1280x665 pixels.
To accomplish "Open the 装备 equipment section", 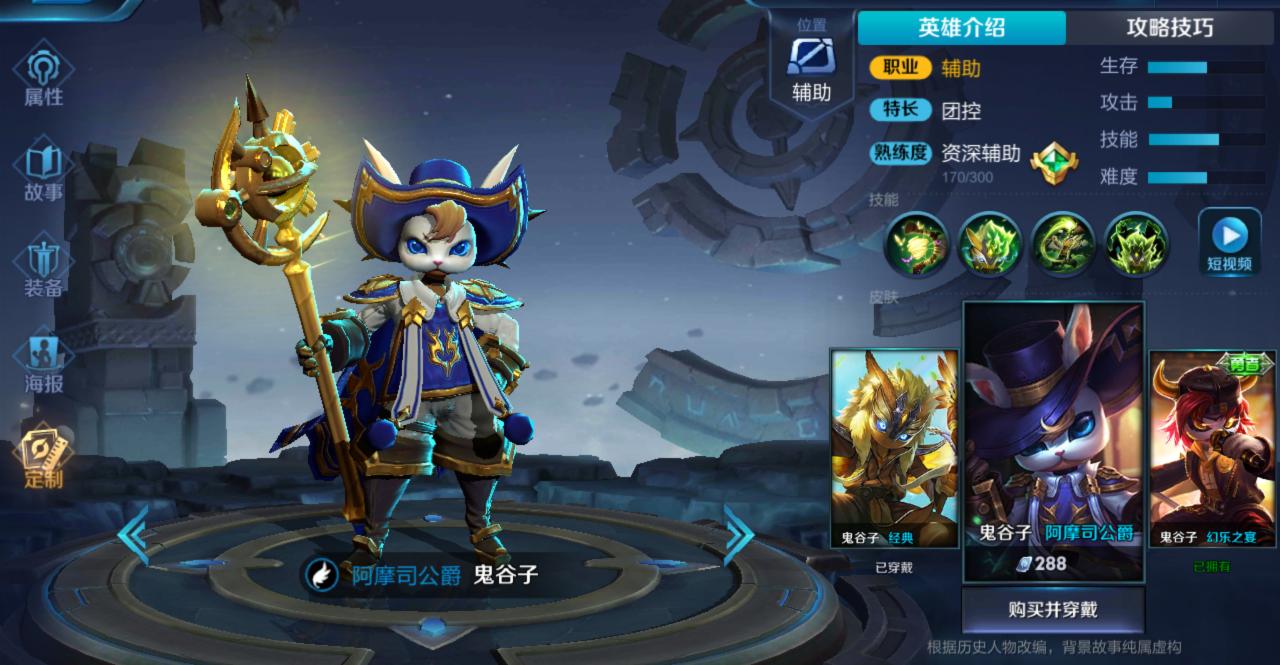I will [43, 267].
